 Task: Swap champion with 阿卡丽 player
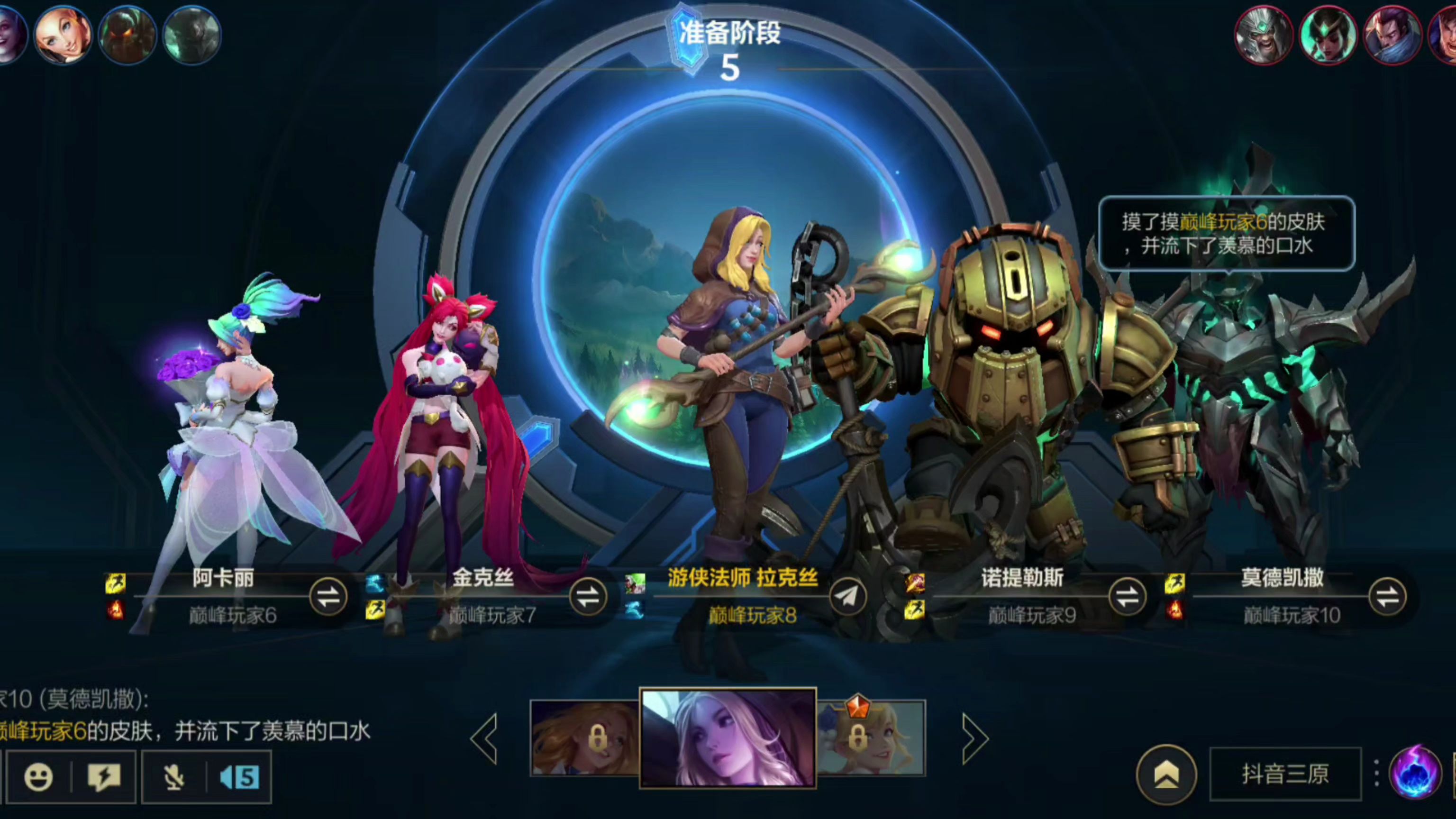coord(328,597)
